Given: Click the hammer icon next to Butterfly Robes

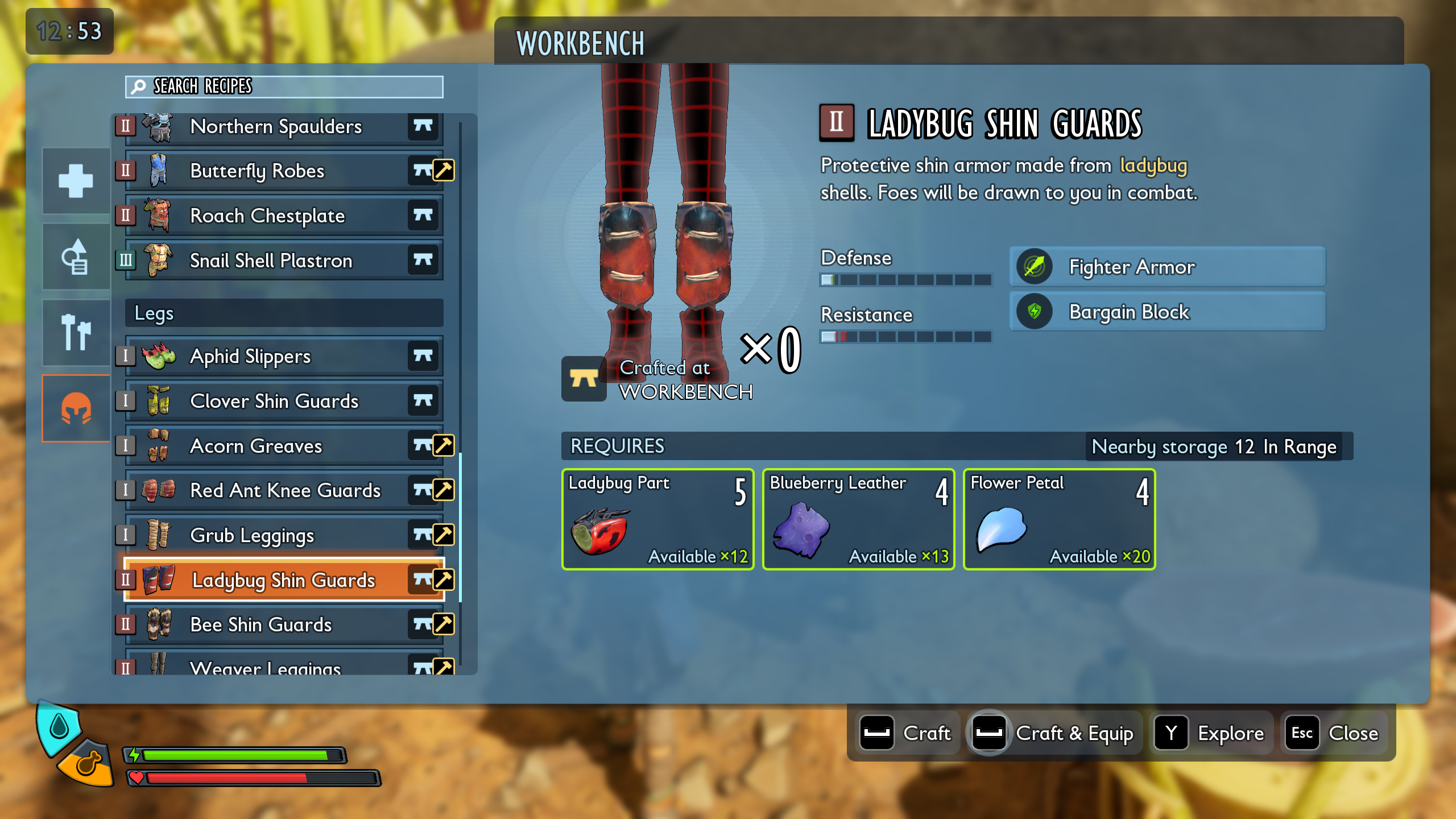Looking at the screenshot, I should coord(444,171).
